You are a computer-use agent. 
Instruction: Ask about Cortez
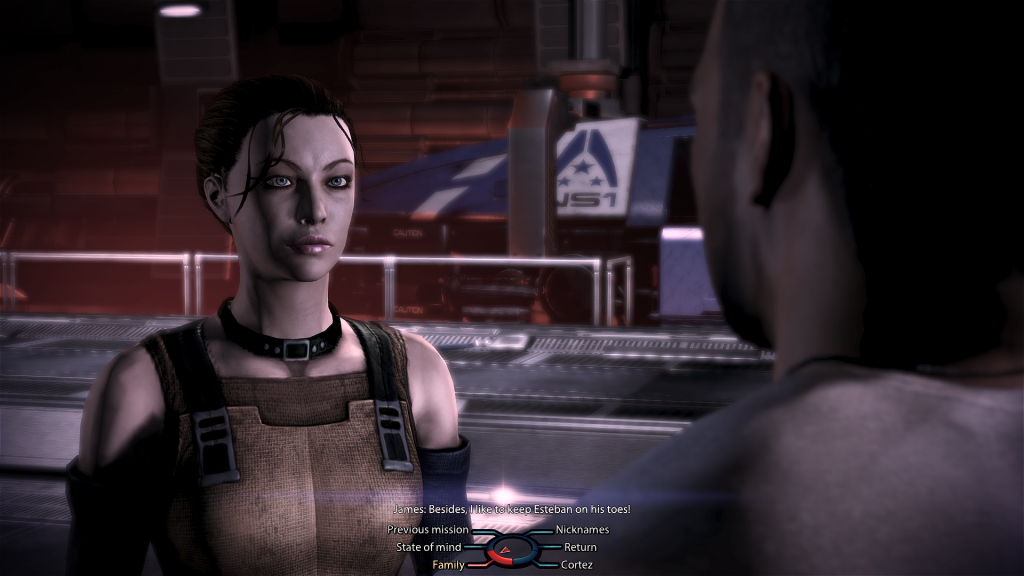(578, 565)
